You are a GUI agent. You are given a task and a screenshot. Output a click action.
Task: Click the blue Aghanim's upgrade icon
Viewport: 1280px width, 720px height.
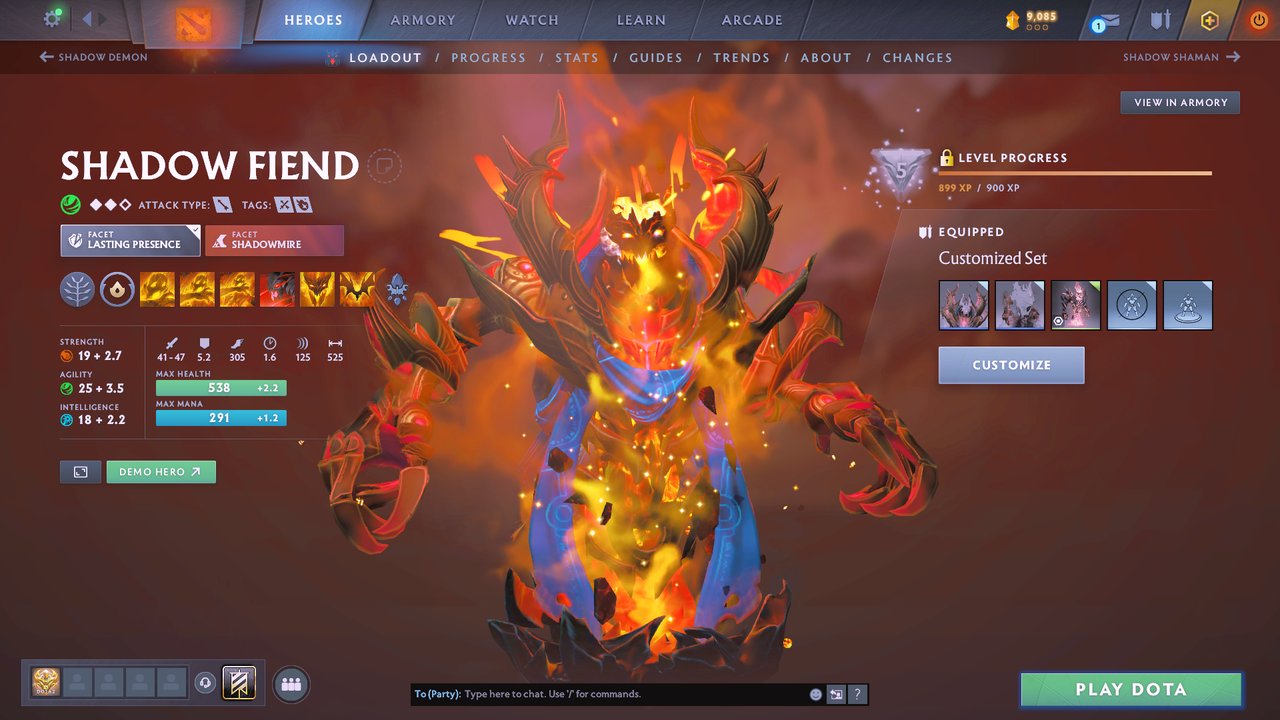(x=397, y=289)
